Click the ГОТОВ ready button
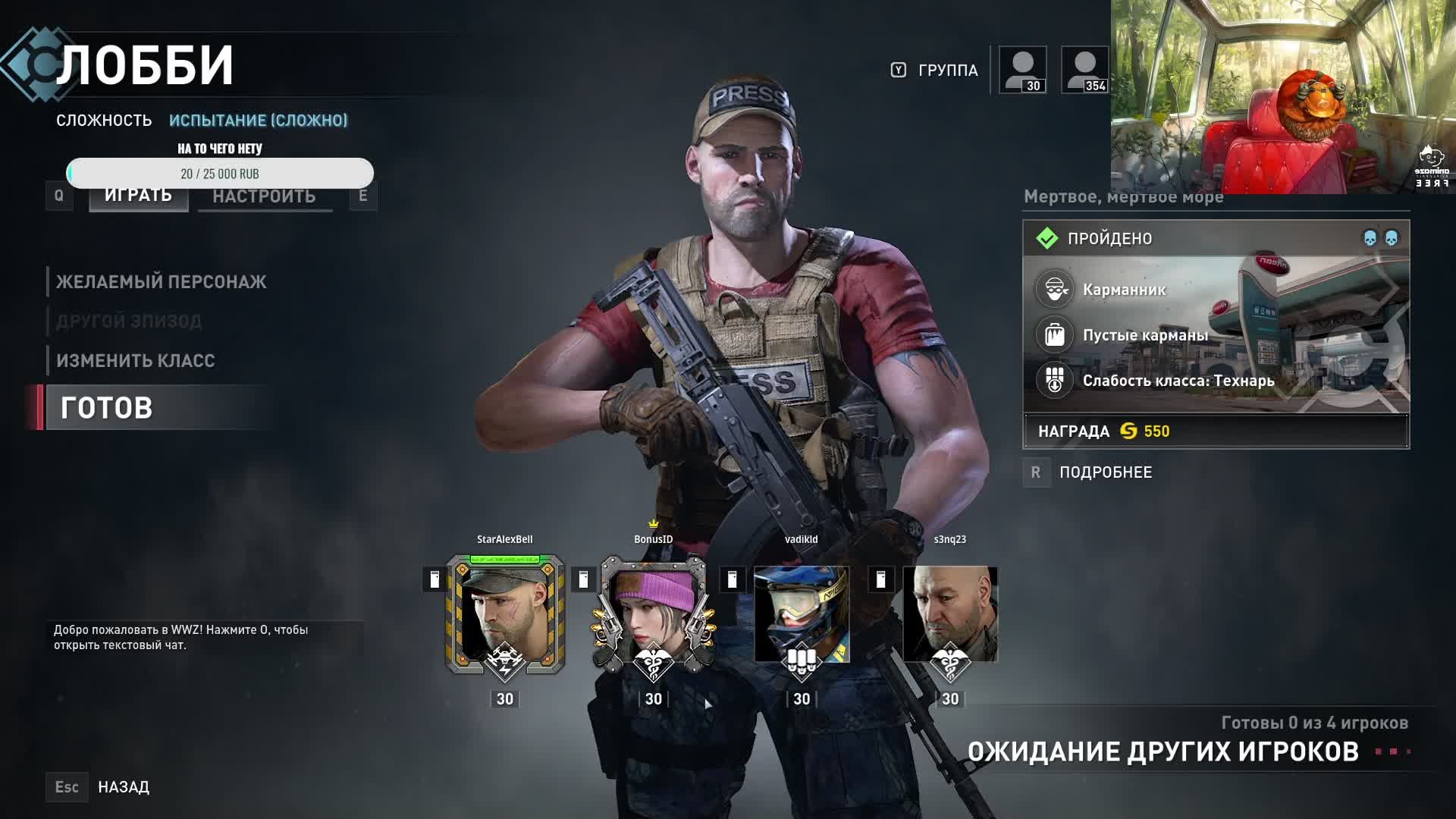Image resolution: width=1456 pixels, height=819 pixels. pyautogui.click(x=107, y=408)
